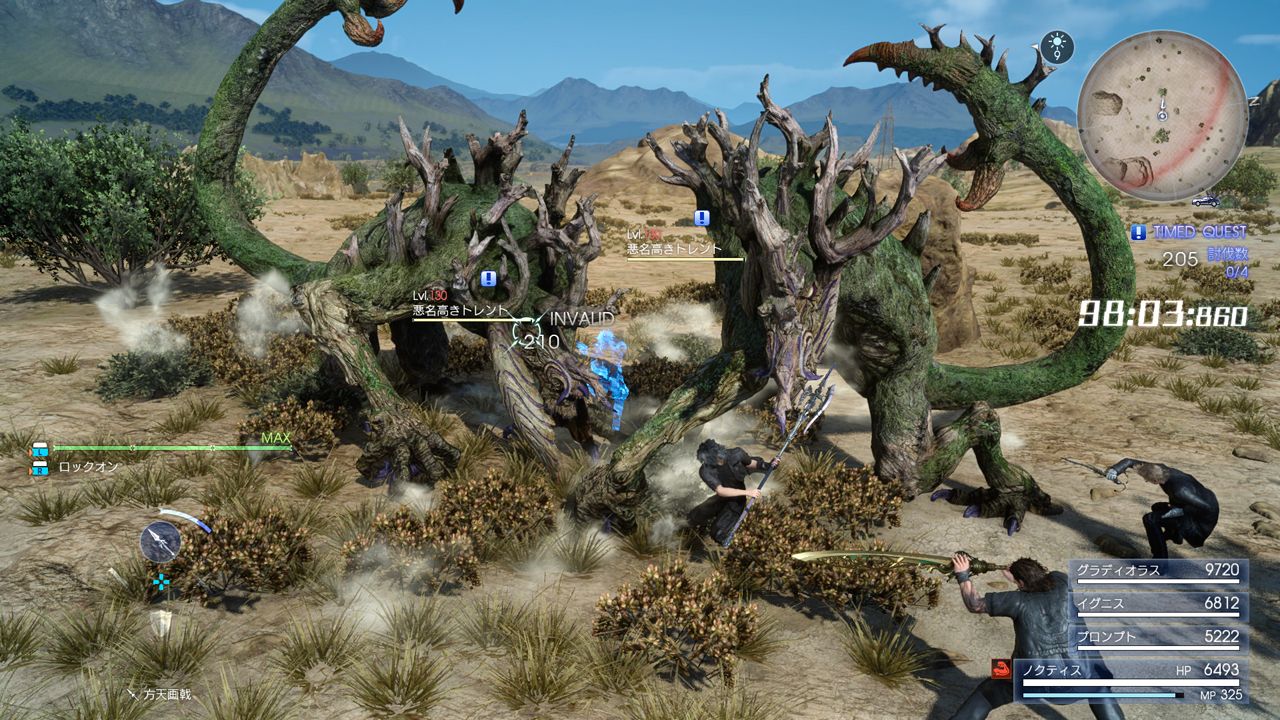Click the blue exclamation icon above Timed Quest
1280x720 pixels.
1138,232
